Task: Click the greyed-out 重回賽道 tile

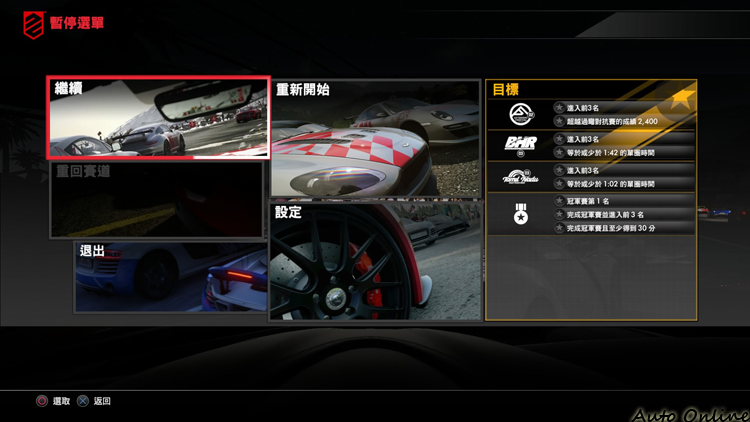Action: (157, 199)
